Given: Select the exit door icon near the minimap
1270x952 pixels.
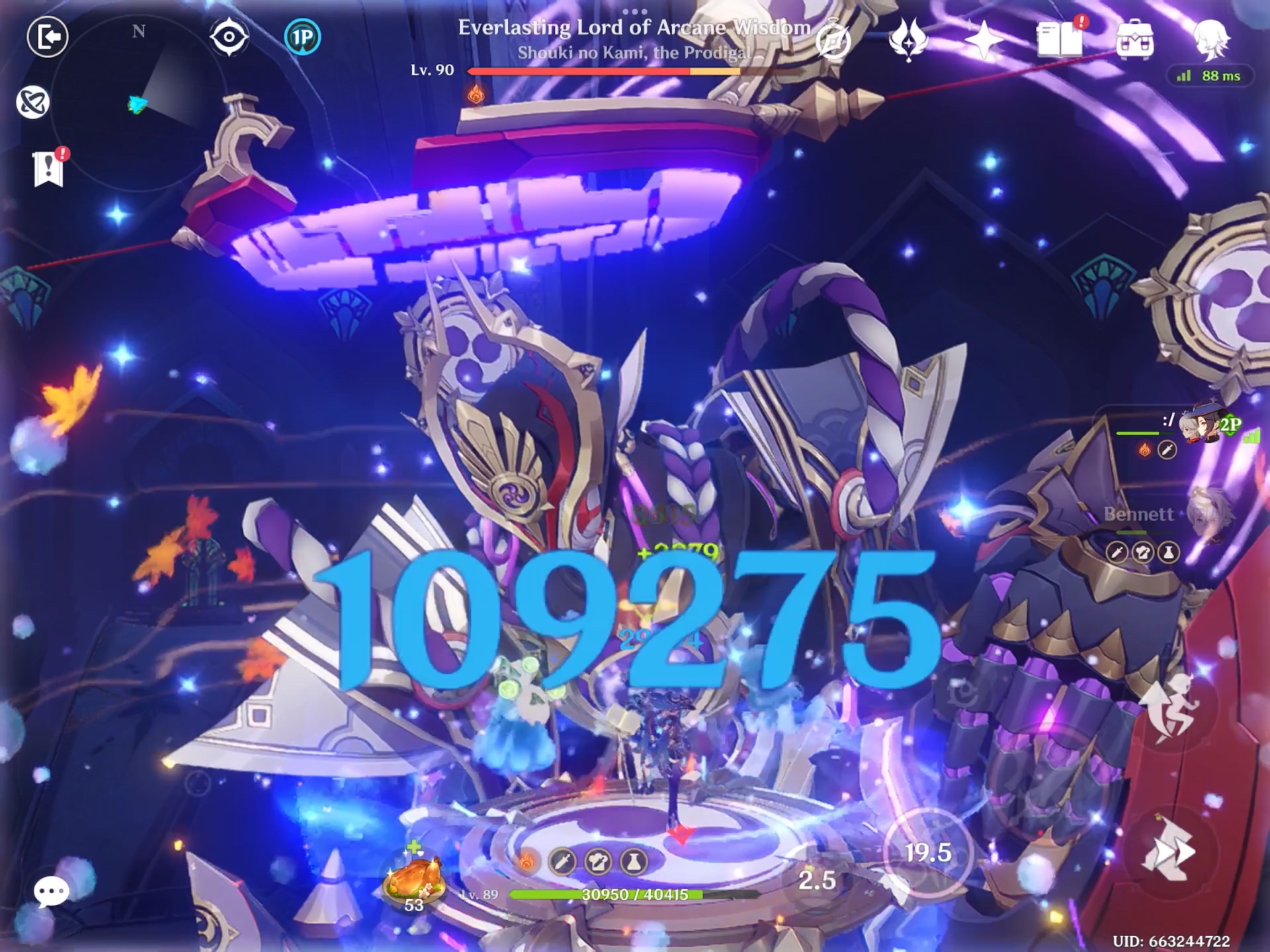Looking at the screenshot, I should 48,38.
